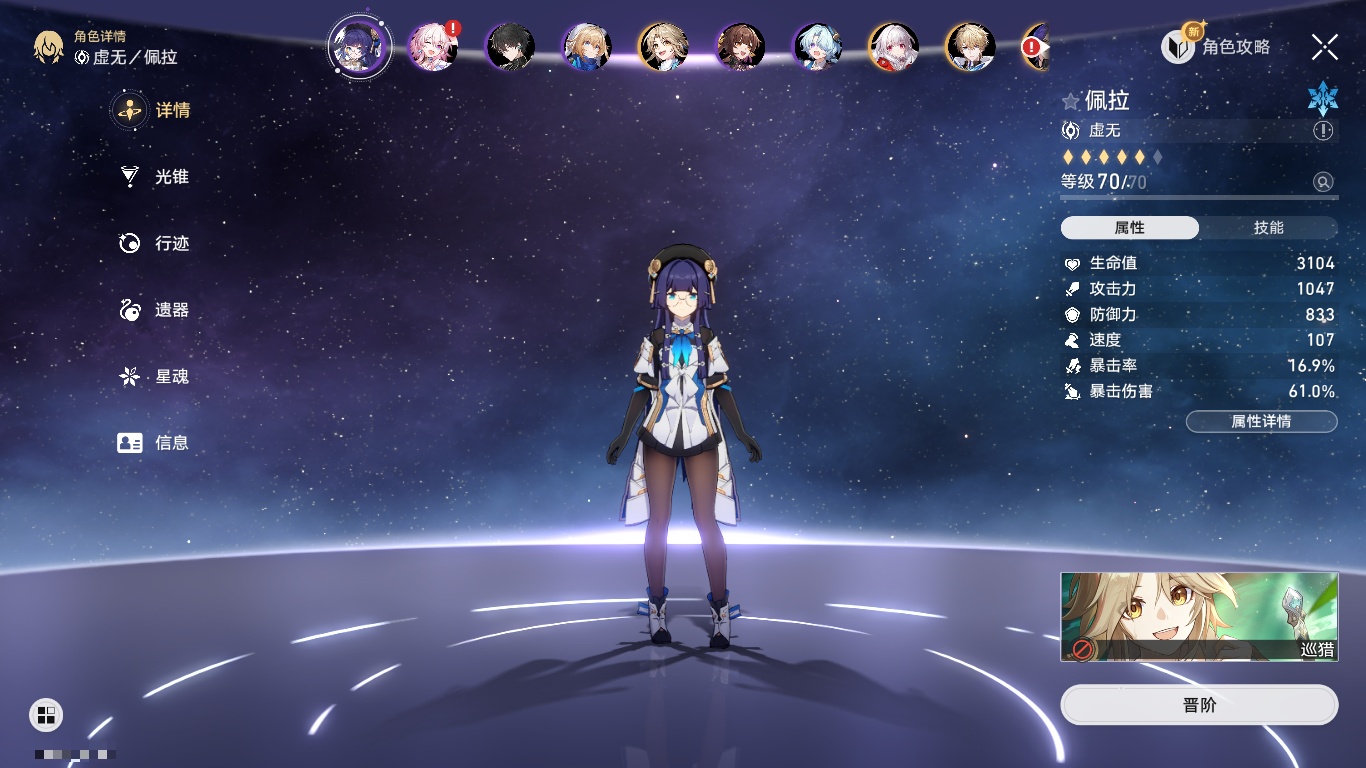The image size is (1366, 768).
Task: Toggle the favorite star beside 佩拉
Action: [x=1071, y=101]
